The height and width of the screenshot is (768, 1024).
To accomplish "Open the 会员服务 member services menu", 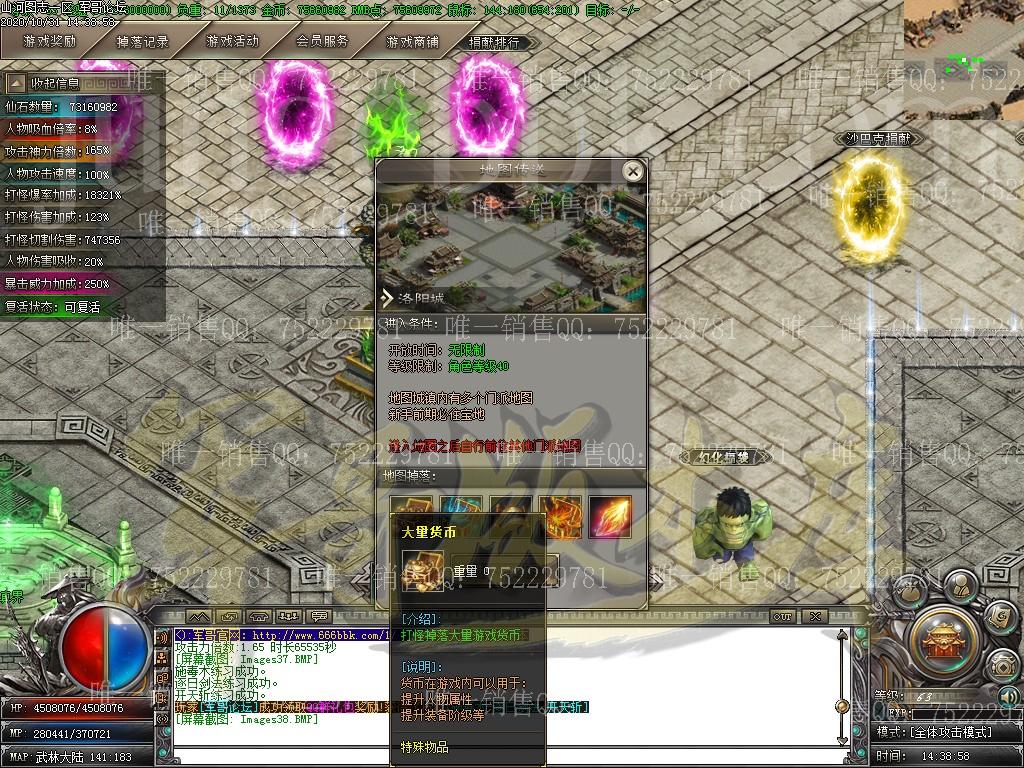I will pyautogui.click(x=322, y=42).
